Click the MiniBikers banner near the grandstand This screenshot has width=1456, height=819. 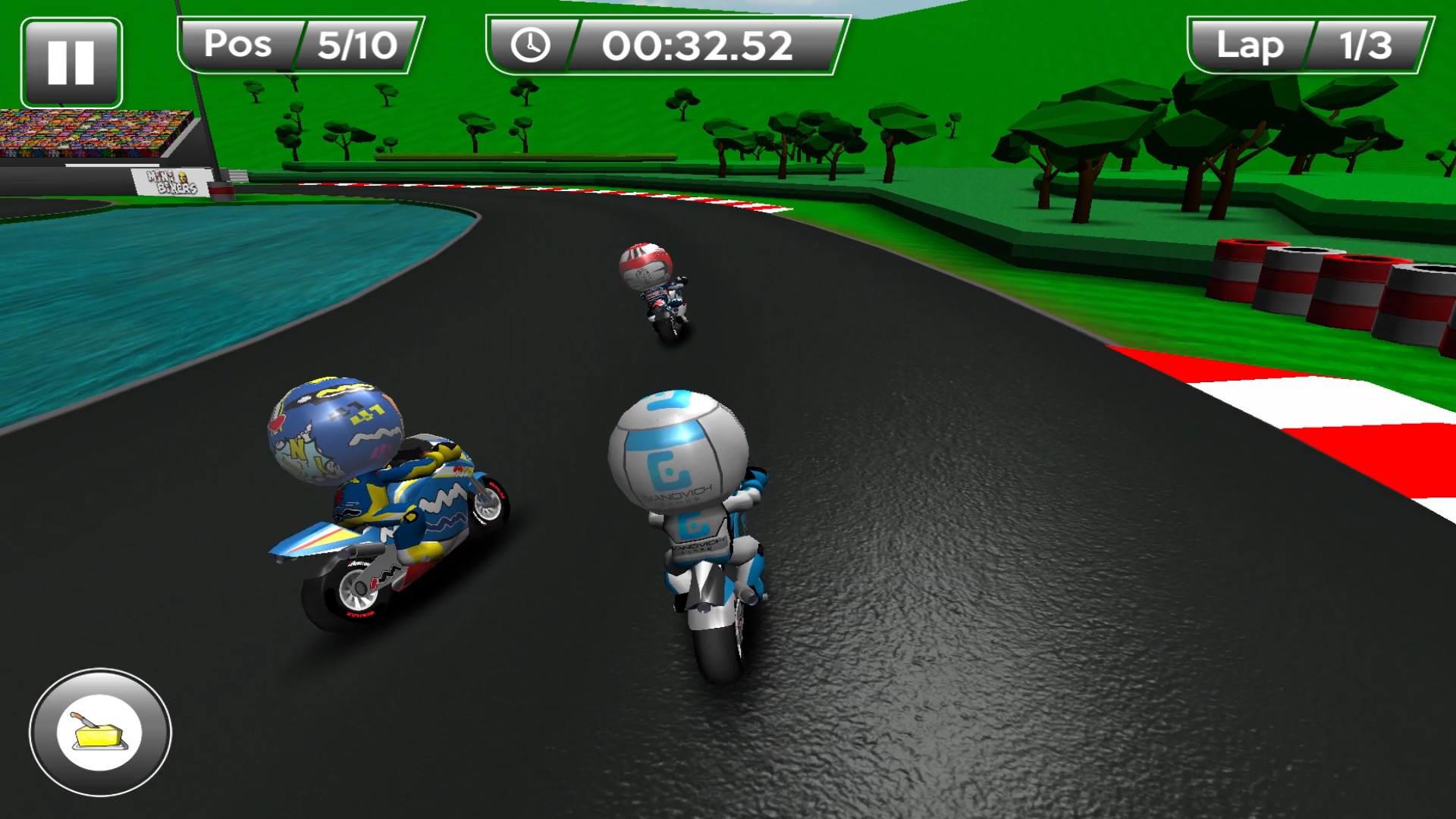[171, 182]
